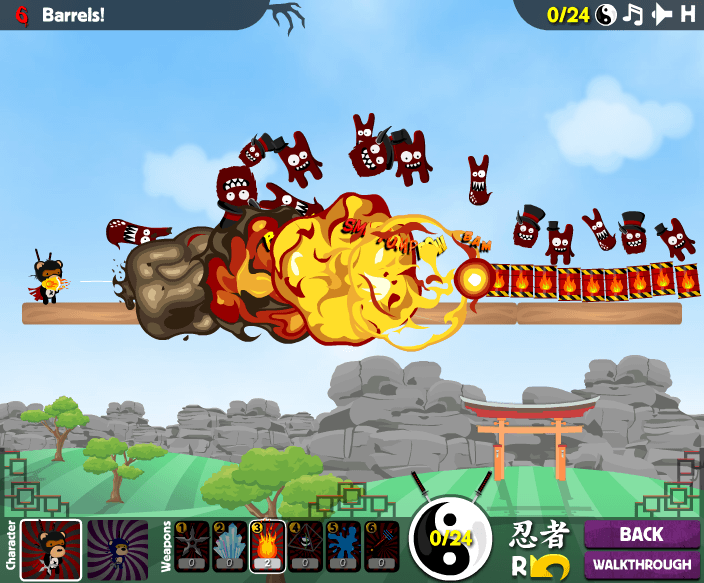Open the WALKTHROUGH link

pyautogui.click(x=641, y=565)
